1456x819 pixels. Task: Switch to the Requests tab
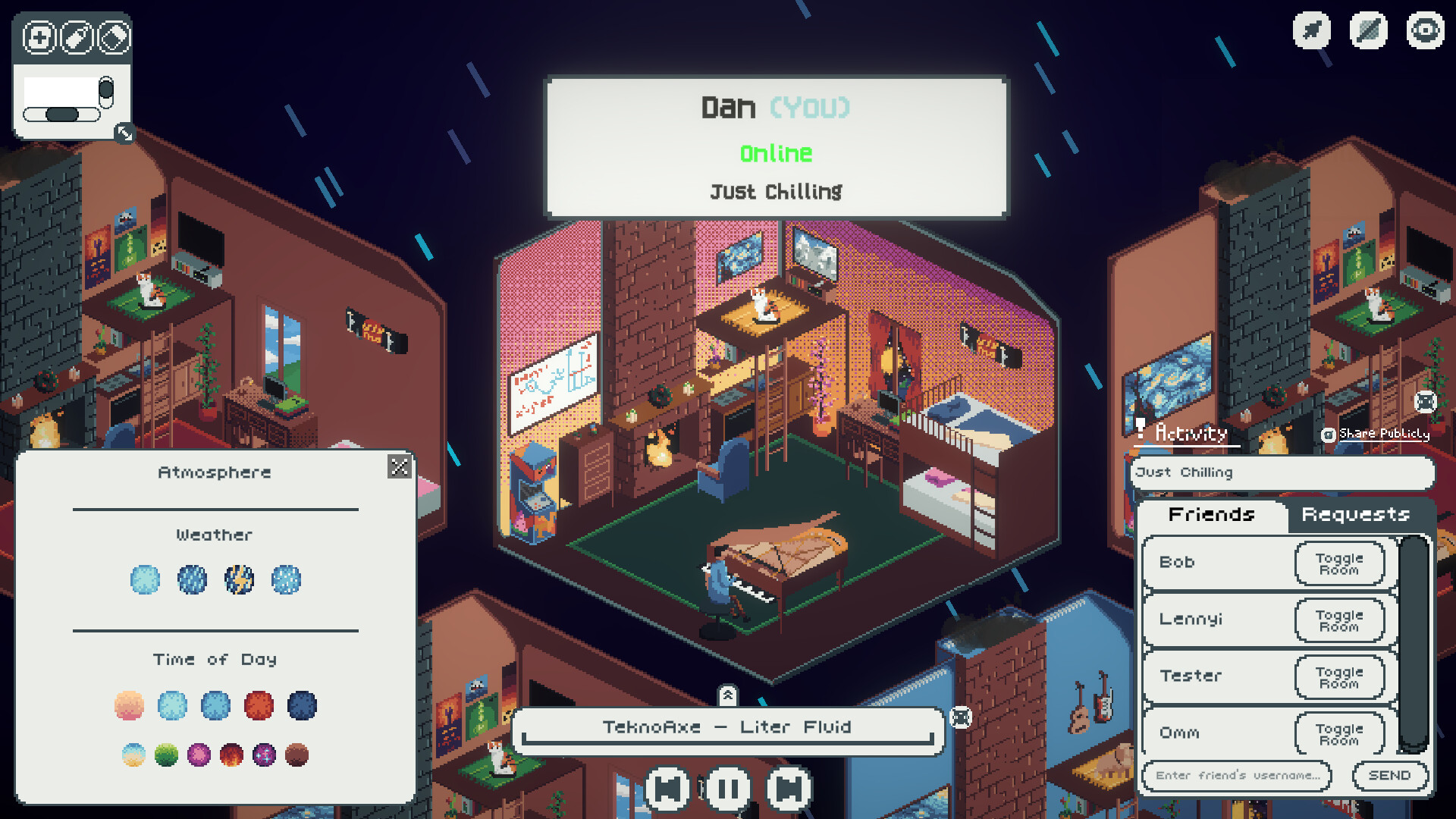(1354, 515)
